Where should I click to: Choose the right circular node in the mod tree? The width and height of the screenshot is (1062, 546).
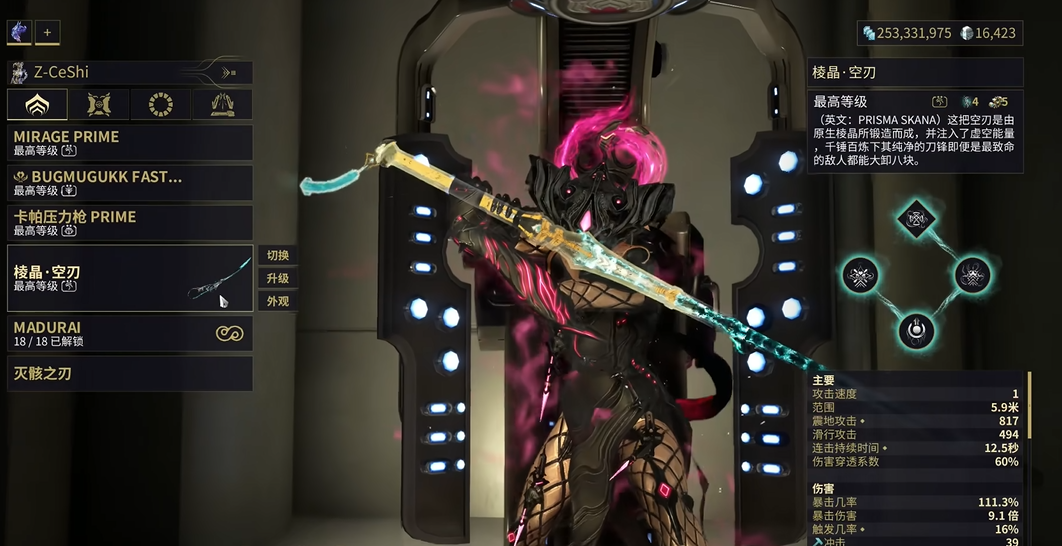[x=970, y=274]
